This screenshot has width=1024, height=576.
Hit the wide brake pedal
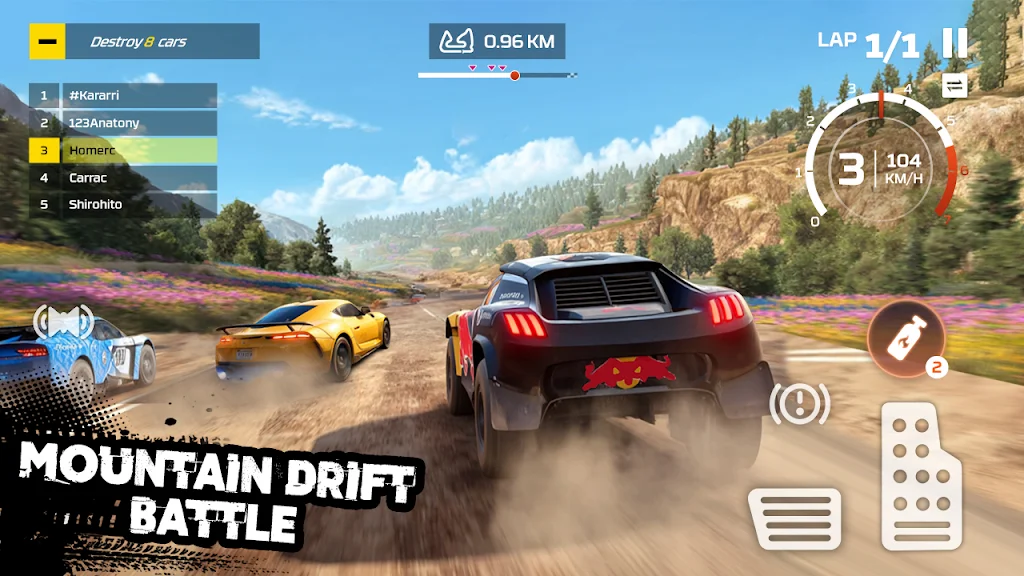coord(794,518)
